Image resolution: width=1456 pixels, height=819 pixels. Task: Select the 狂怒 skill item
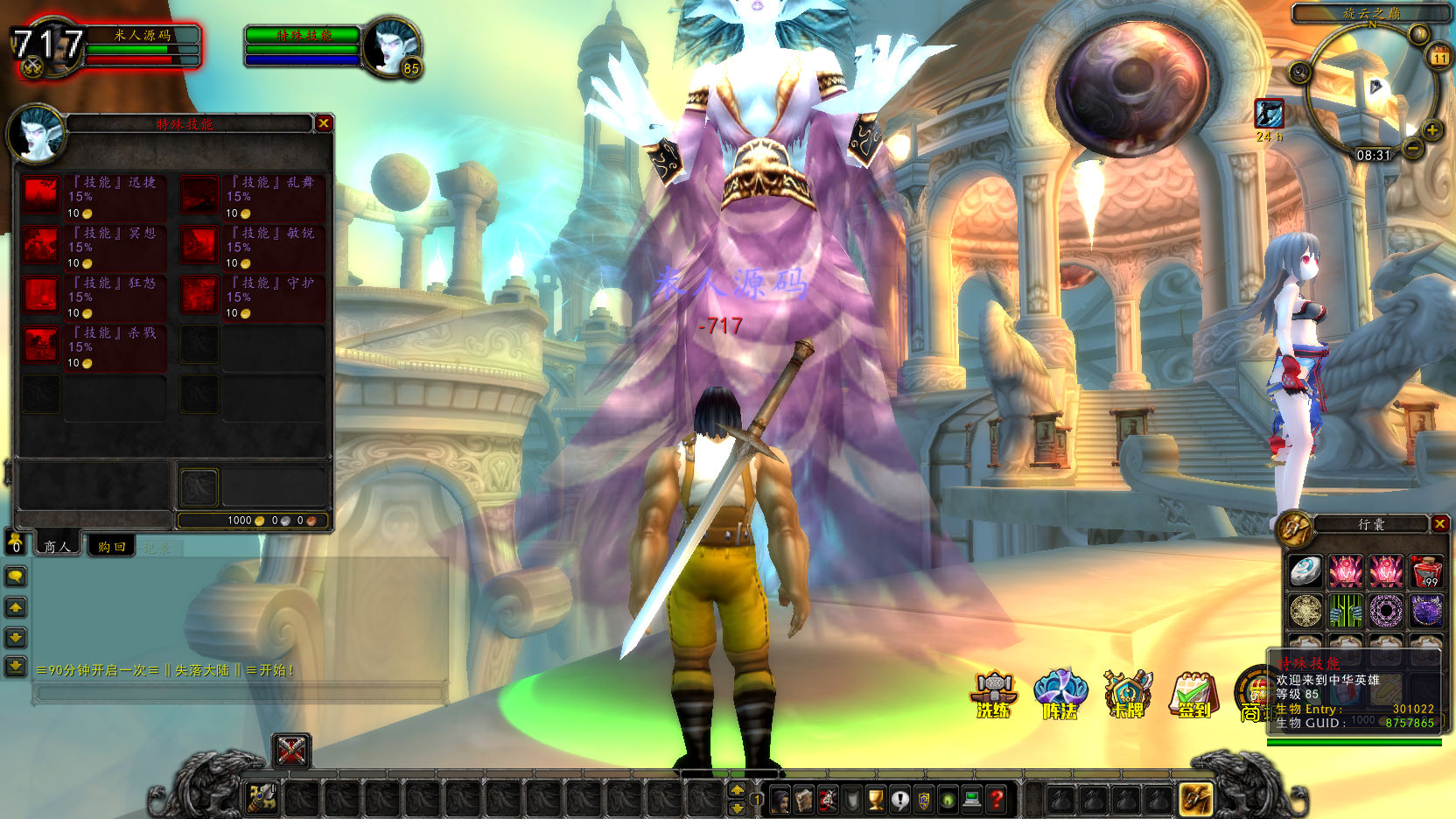[41, 296]
